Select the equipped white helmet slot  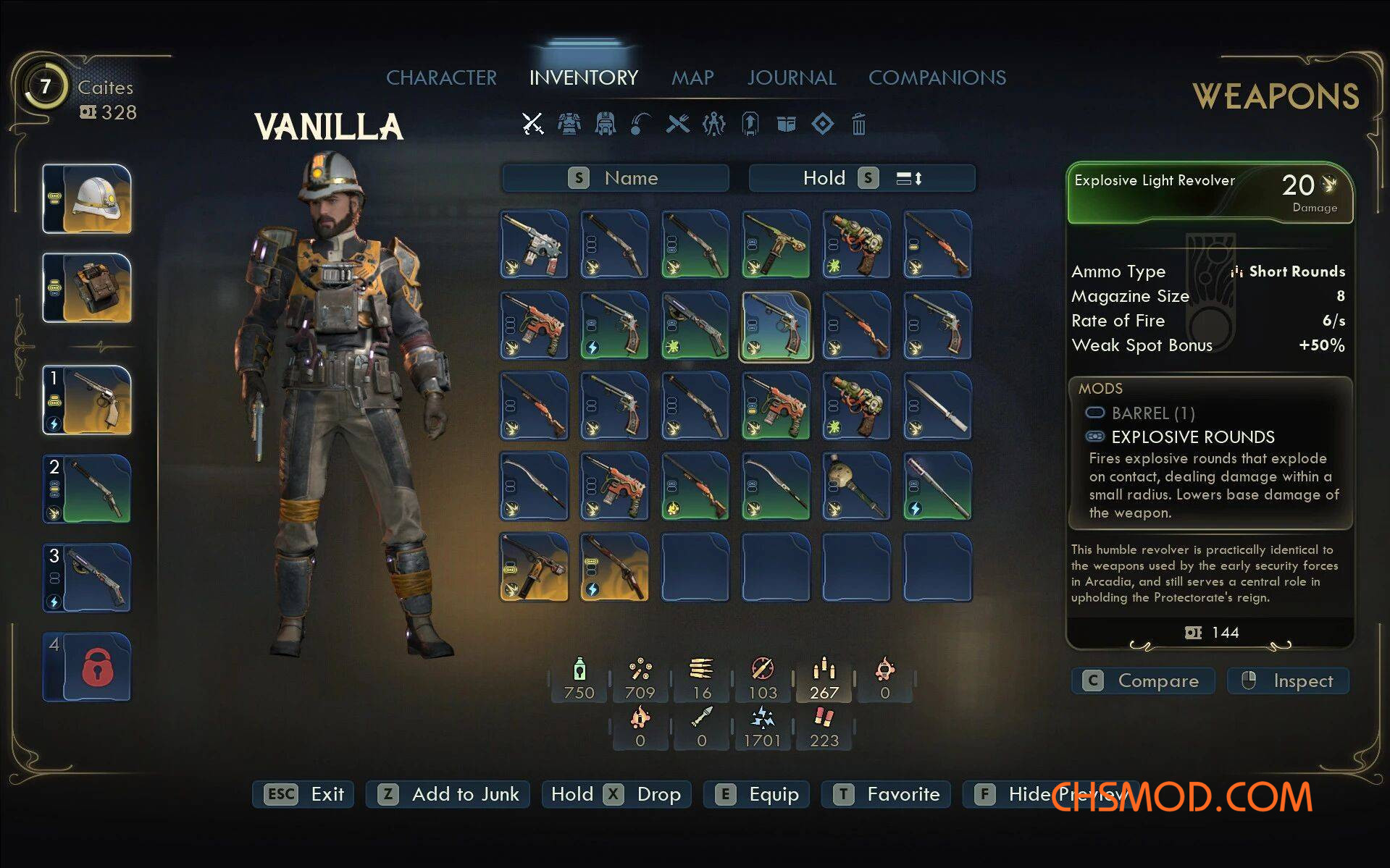coord(88,199)
